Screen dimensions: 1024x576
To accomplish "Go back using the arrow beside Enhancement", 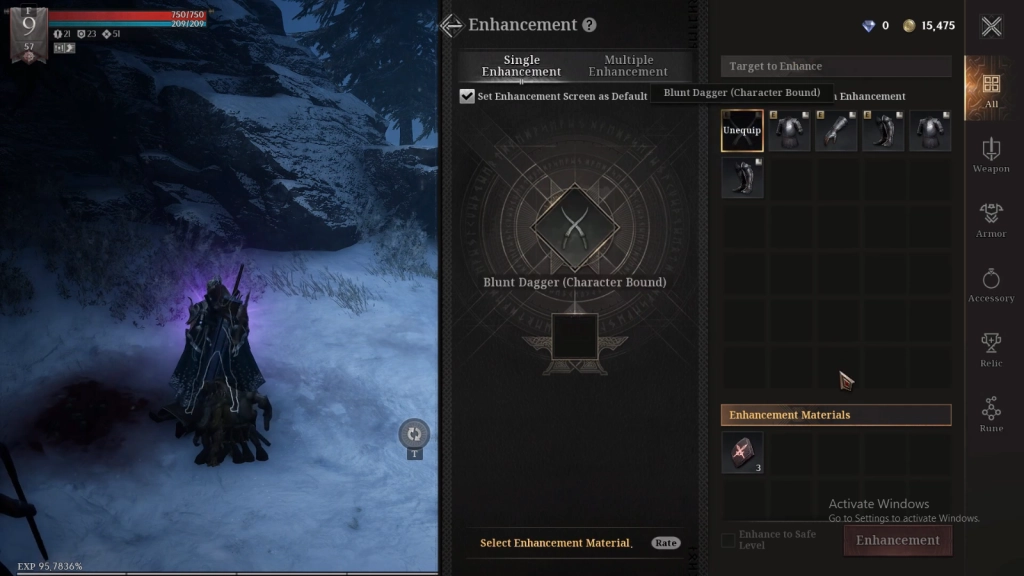I will [451, 25].
